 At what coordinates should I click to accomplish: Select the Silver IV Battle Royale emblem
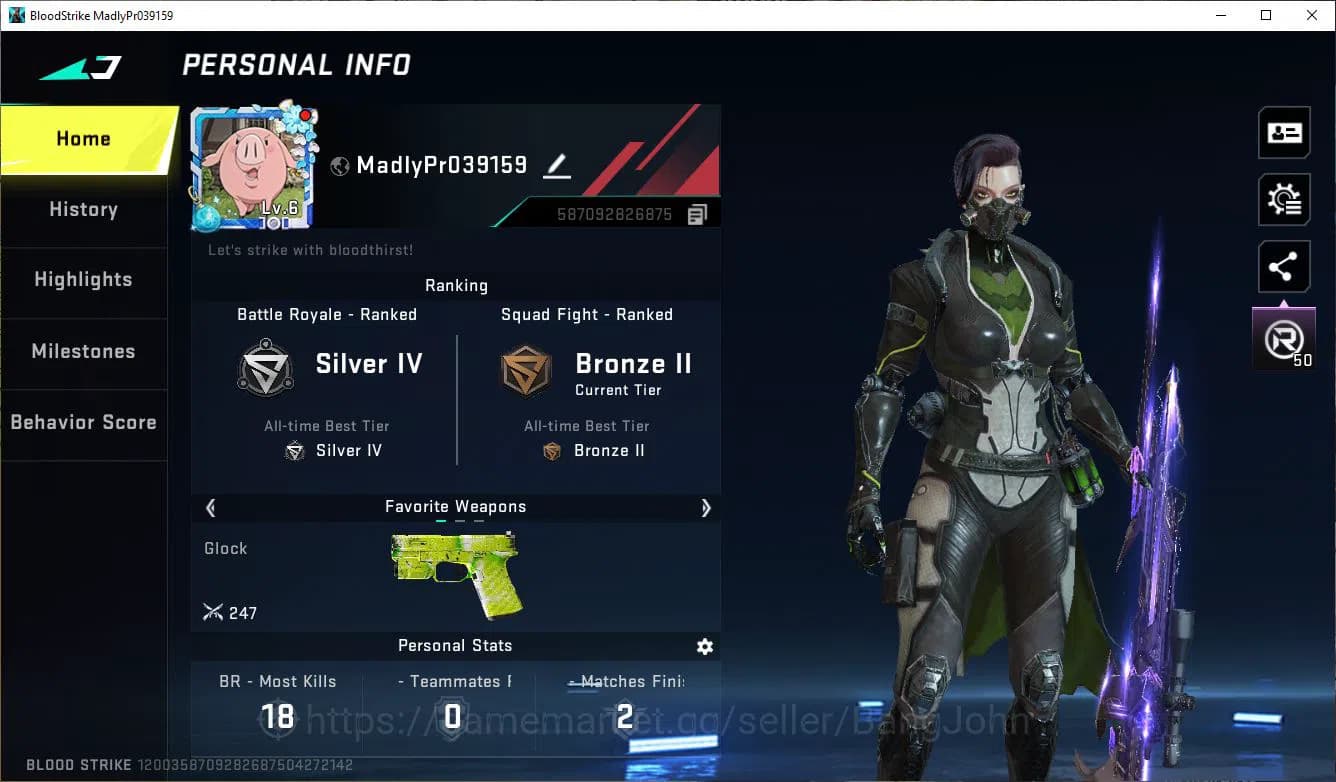pos(265,369)
